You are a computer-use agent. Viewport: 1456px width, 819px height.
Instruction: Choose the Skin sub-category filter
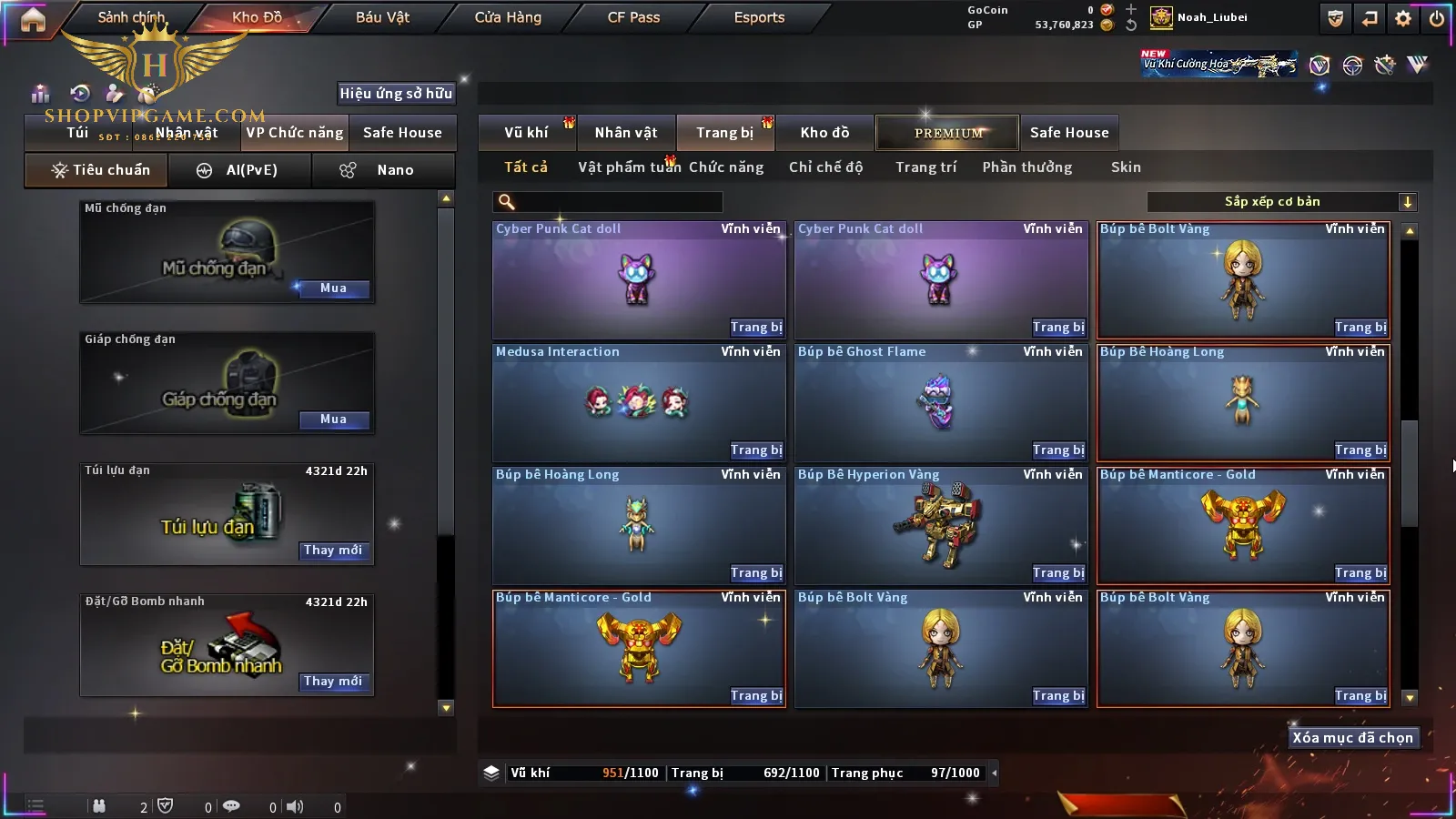pos(1126,167)
